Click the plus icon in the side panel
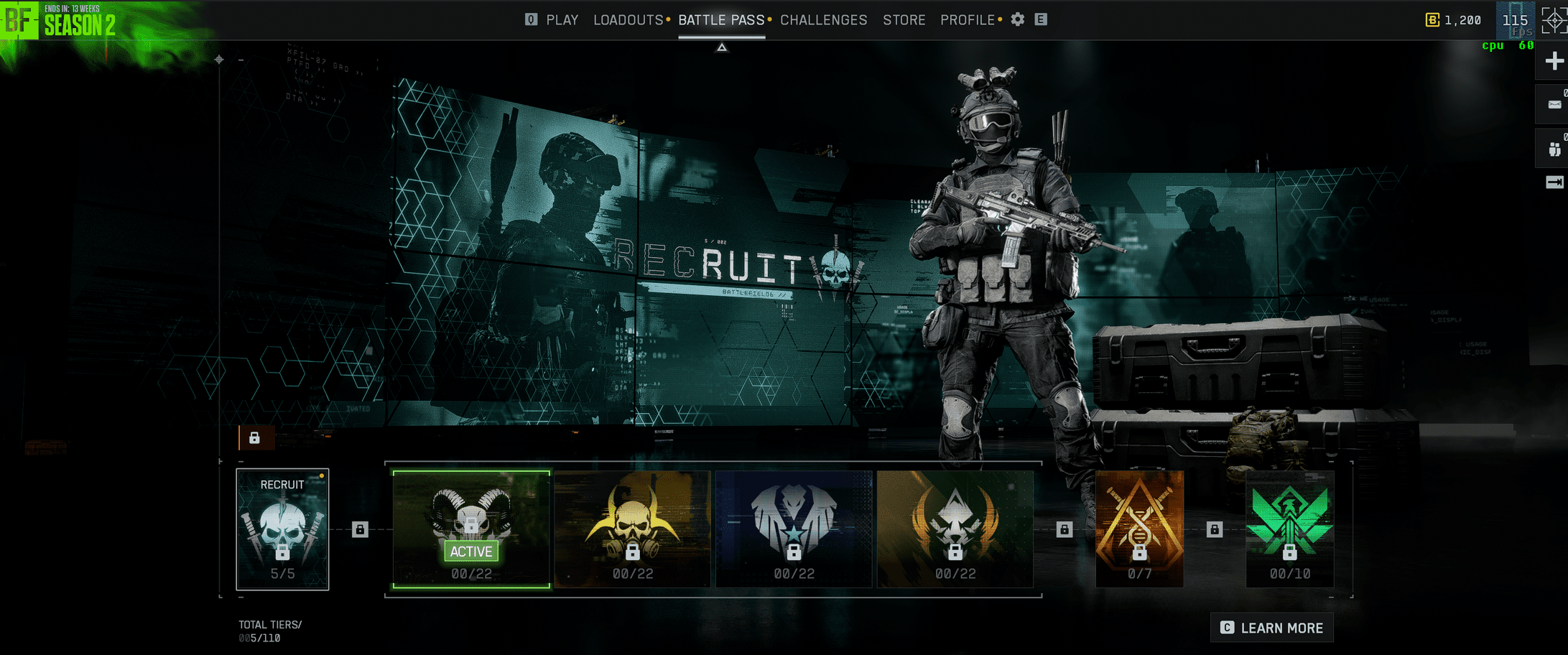 (1554, 61)
